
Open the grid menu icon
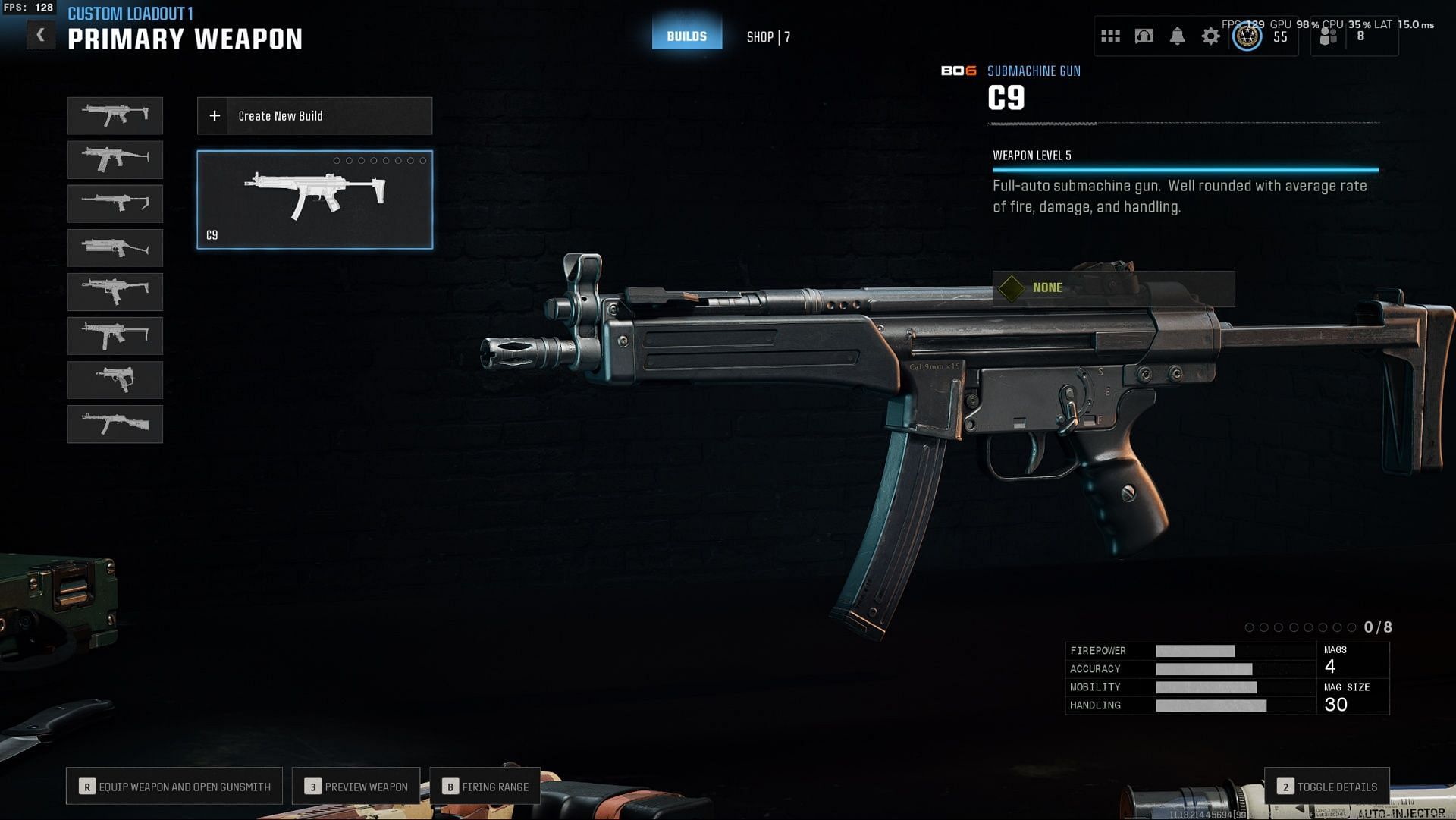1110,36
